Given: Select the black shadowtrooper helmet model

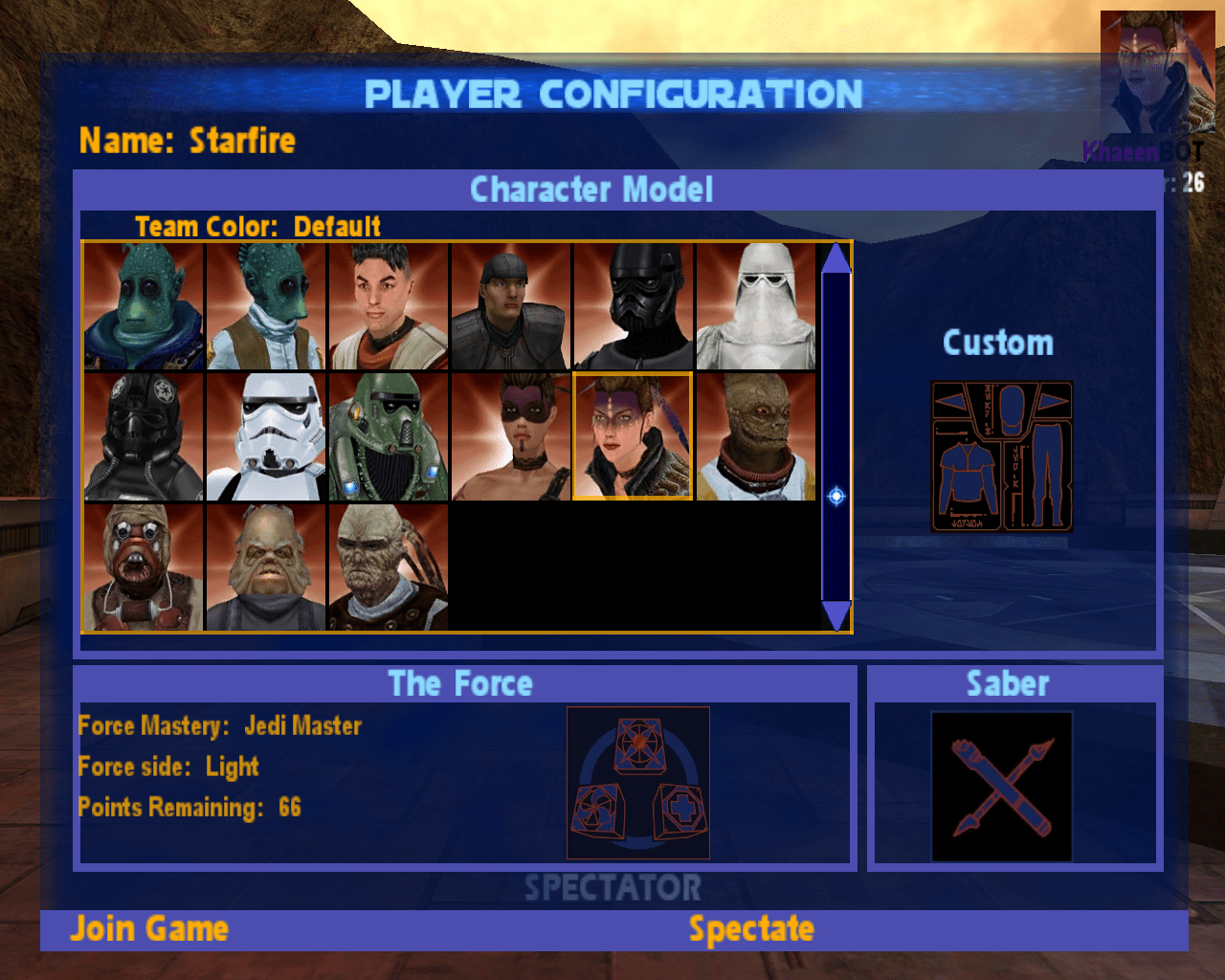Looking at the screenshot, I should tap(634, 306).
